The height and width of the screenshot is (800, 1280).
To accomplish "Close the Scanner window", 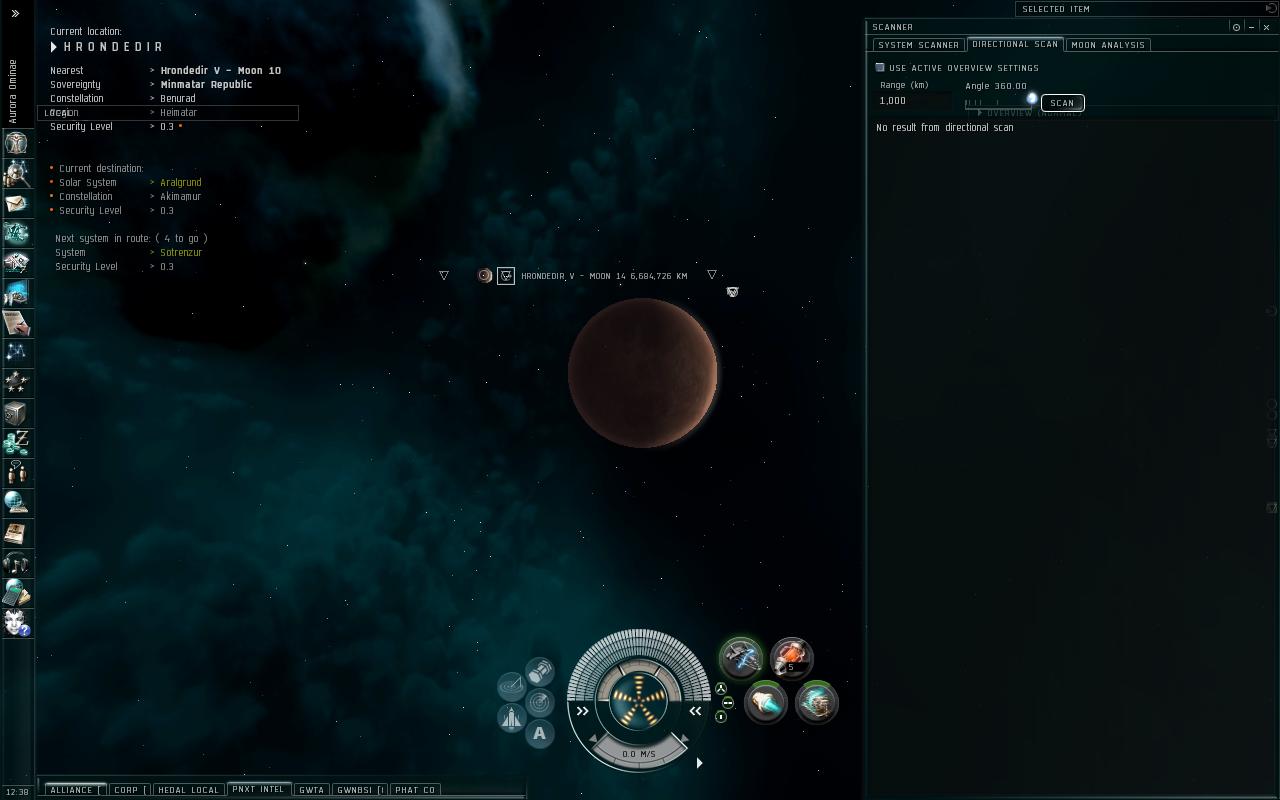I will pyautogui.click(x=1266, y=27).
